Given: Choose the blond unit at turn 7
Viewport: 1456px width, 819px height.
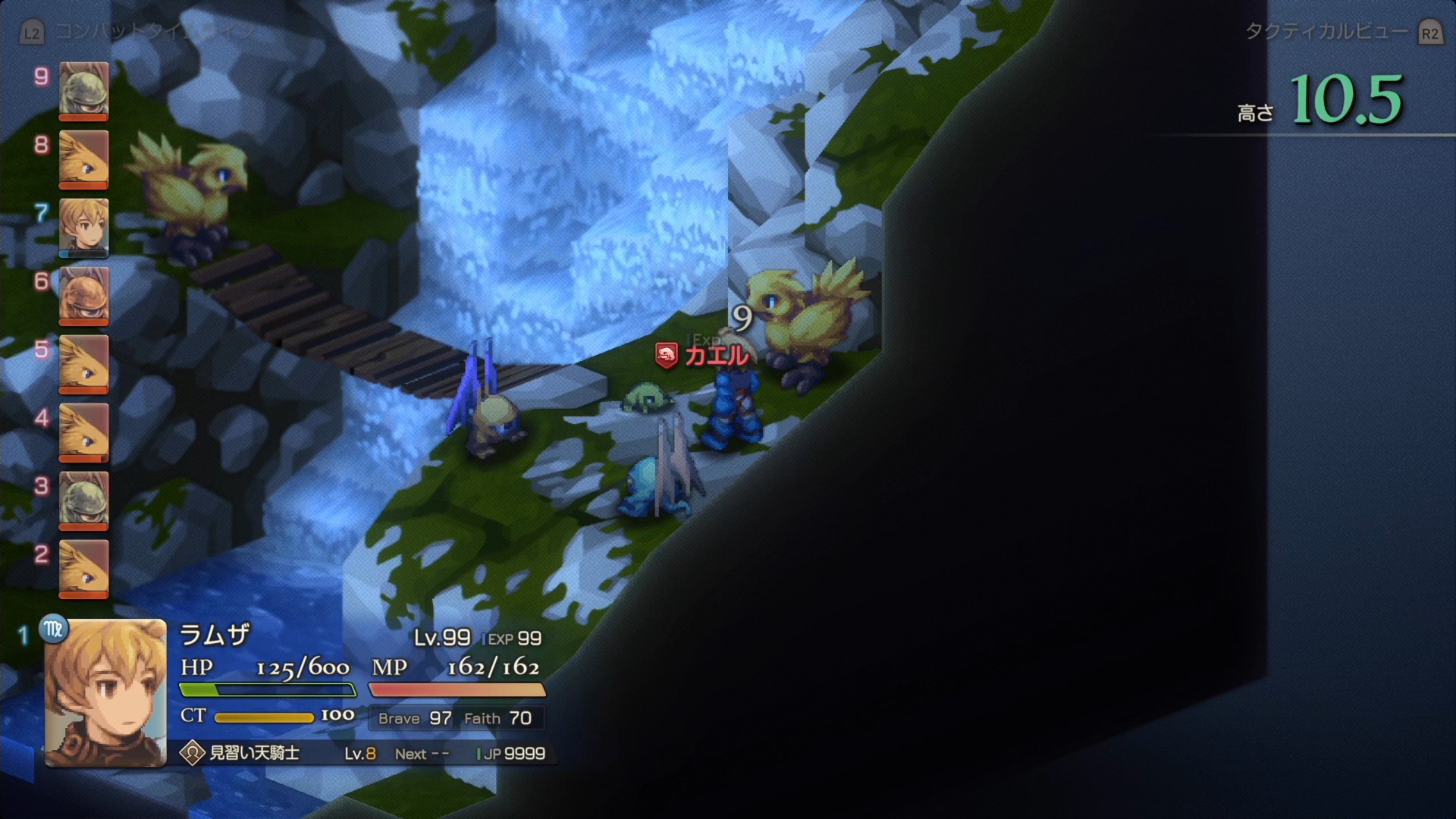Looking at the screenshot, I should [83, 227].
